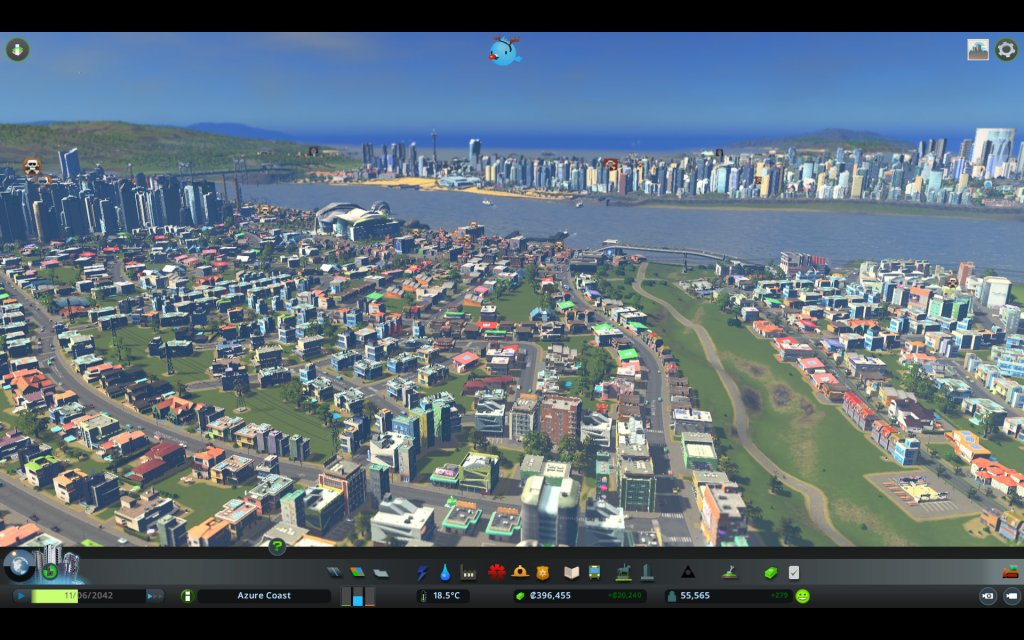The image size is (1024, 640).
Task: Open the city snapshot thumbnail button
Action: (978, 49)
